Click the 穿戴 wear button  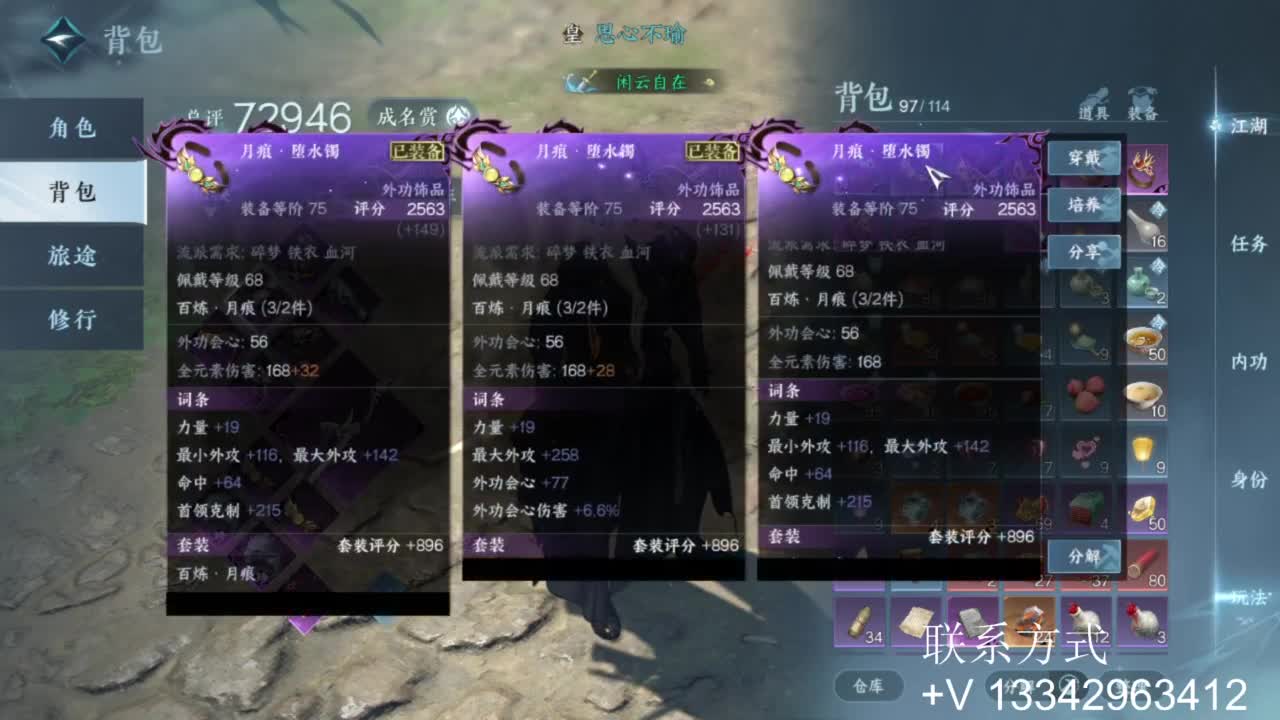pos(1083,158)
